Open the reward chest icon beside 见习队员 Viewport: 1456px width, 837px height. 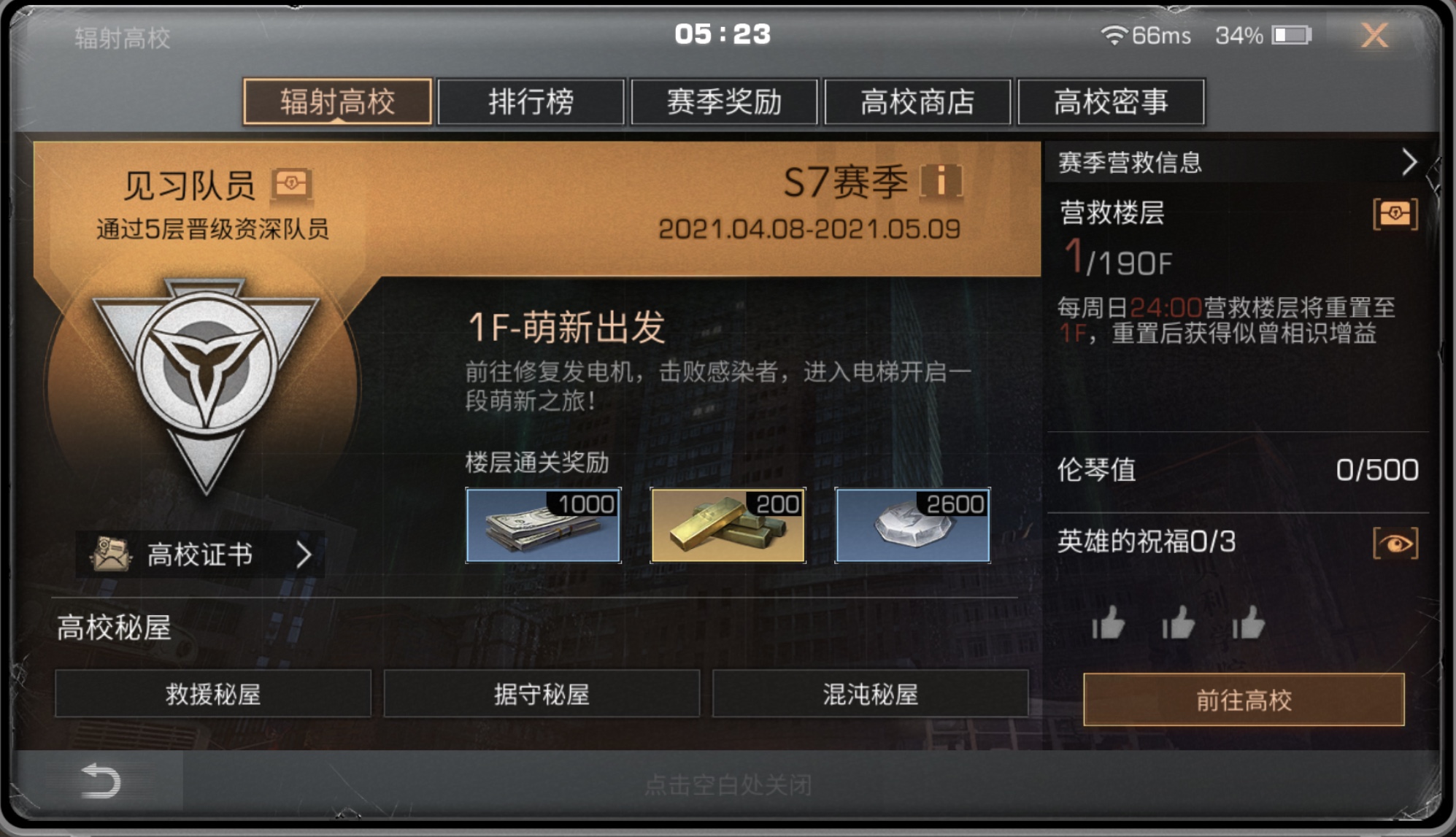tap(291, 181)
